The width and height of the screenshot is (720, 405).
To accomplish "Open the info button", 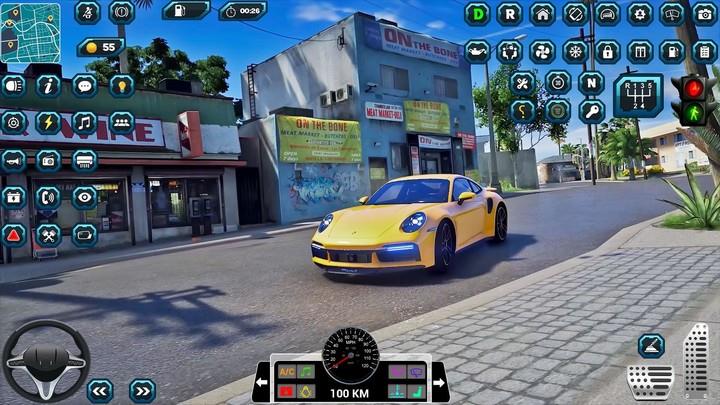I will click(48, 86).
